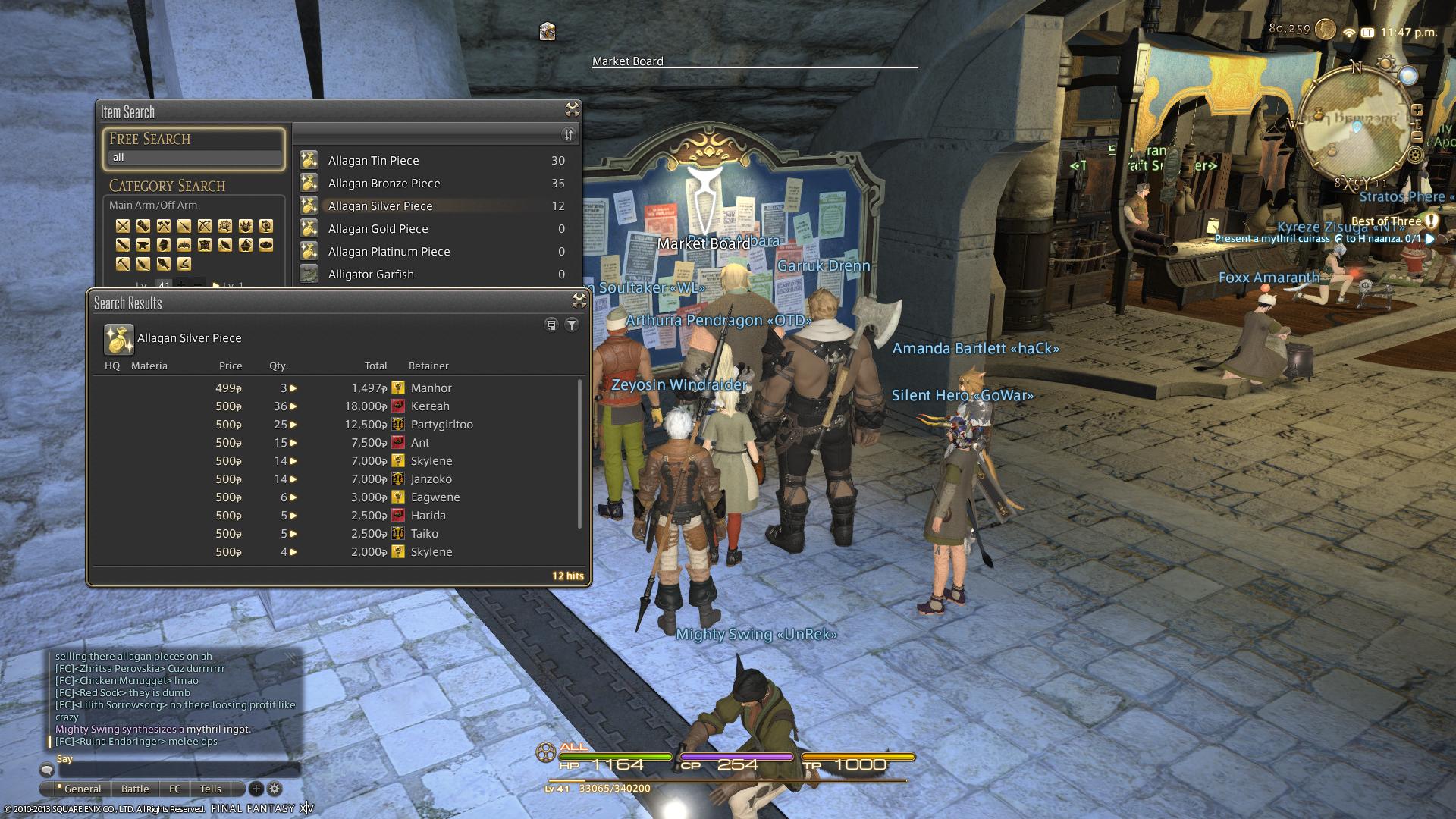Close the Search Results window

pyautogui.click(x=579, y=300)
